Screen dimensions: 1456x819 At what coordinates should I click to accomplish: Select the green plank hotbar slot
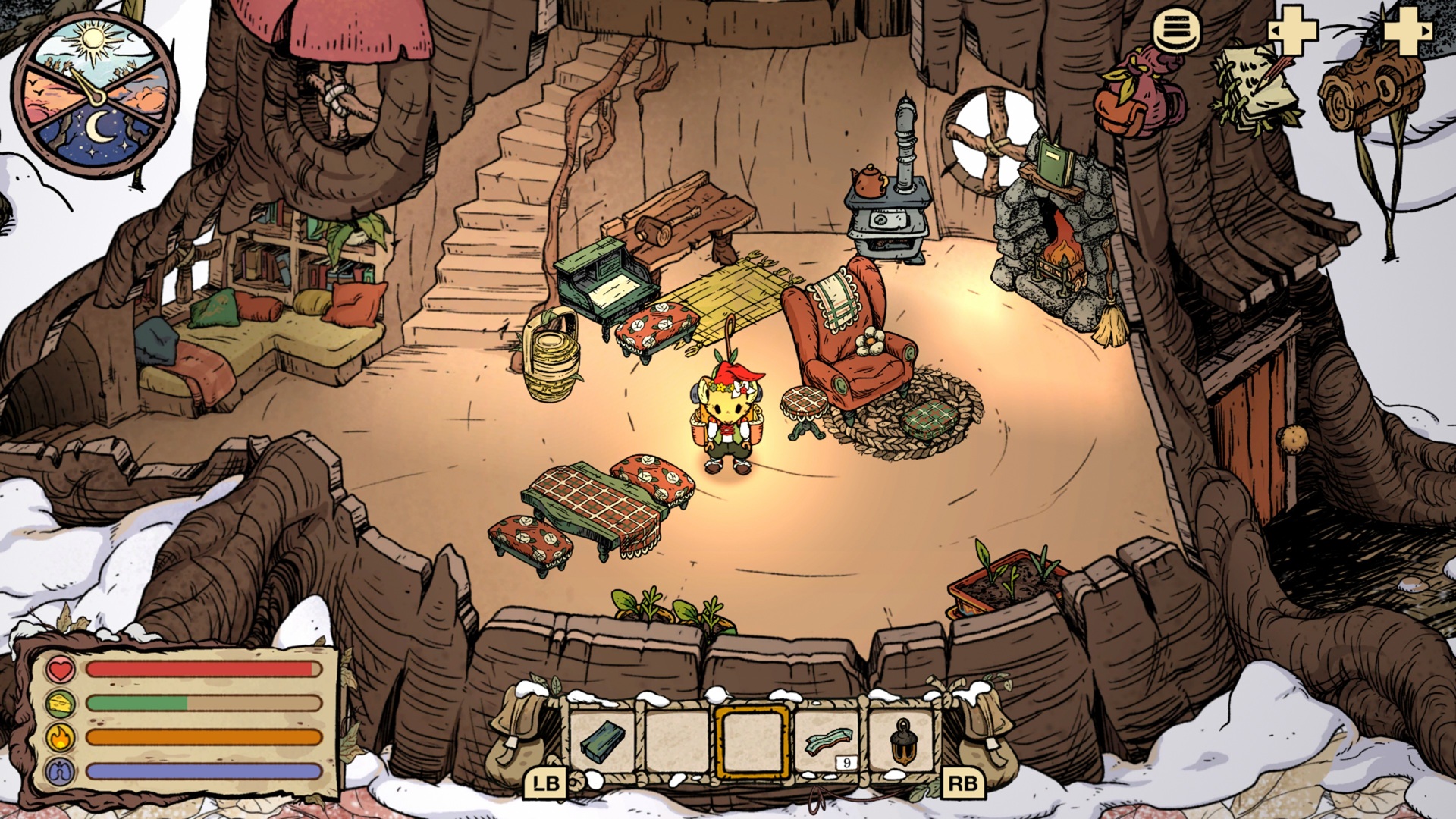coord(603,741)
